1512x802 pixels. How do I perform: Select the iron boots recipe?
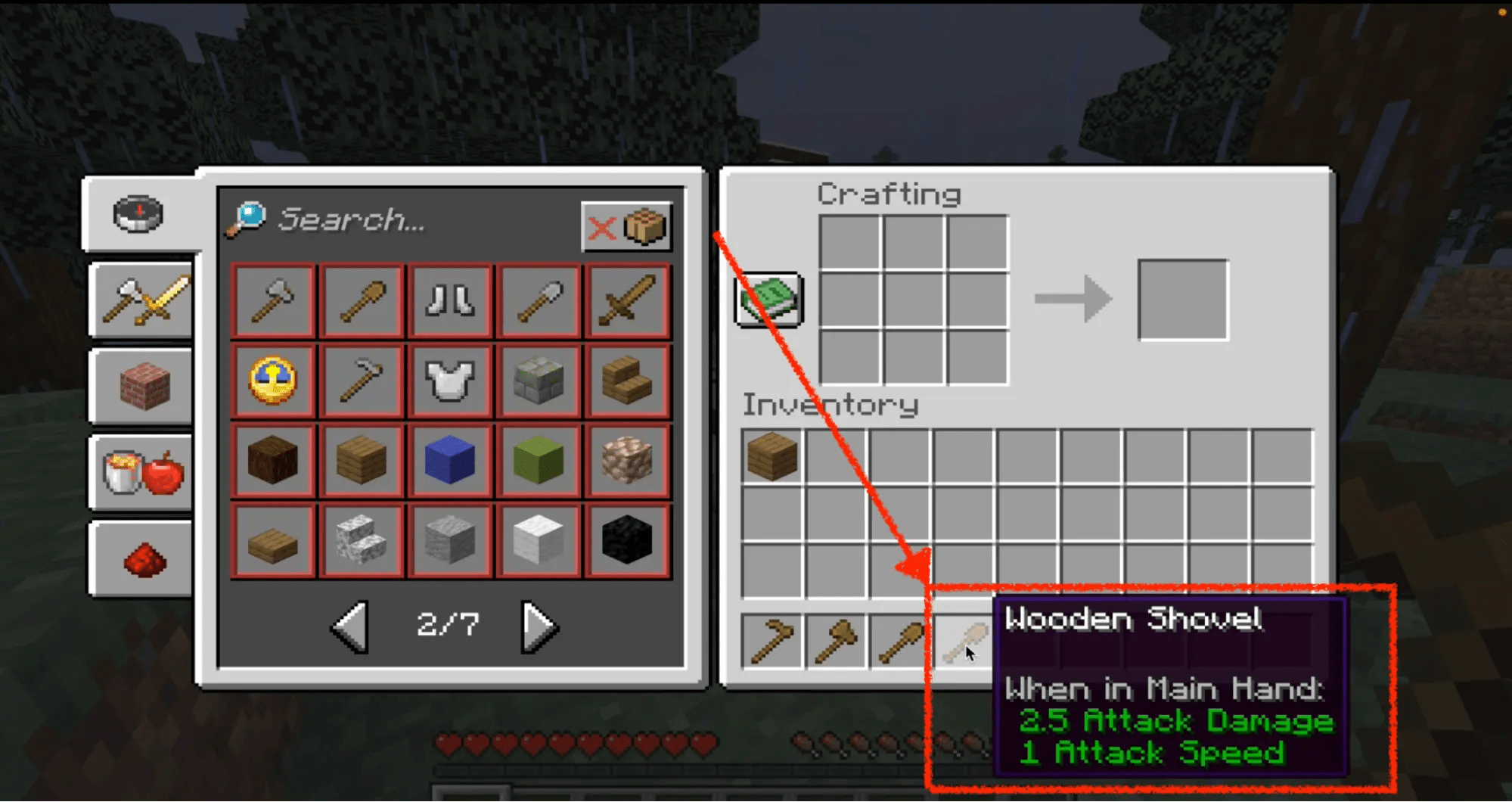point(449,300)
